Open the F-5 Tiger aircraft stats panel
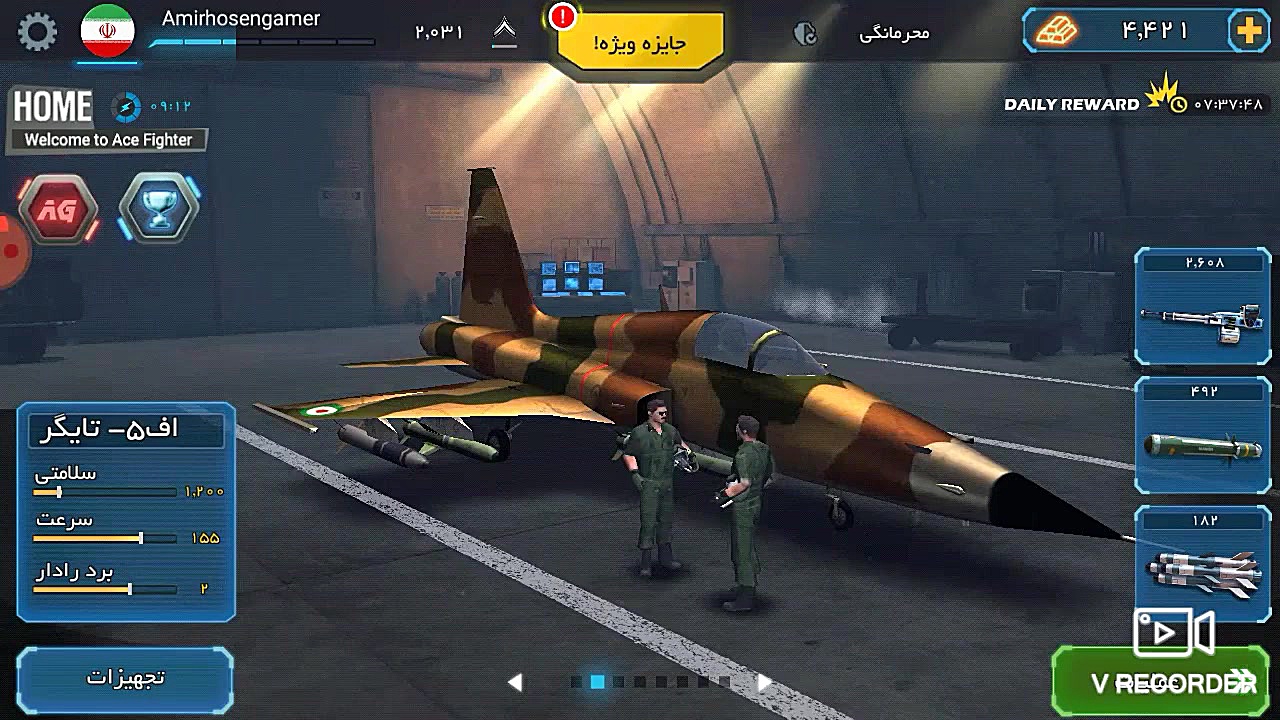The height and width of the screenshot is (720, 1280). coord(126,510)
